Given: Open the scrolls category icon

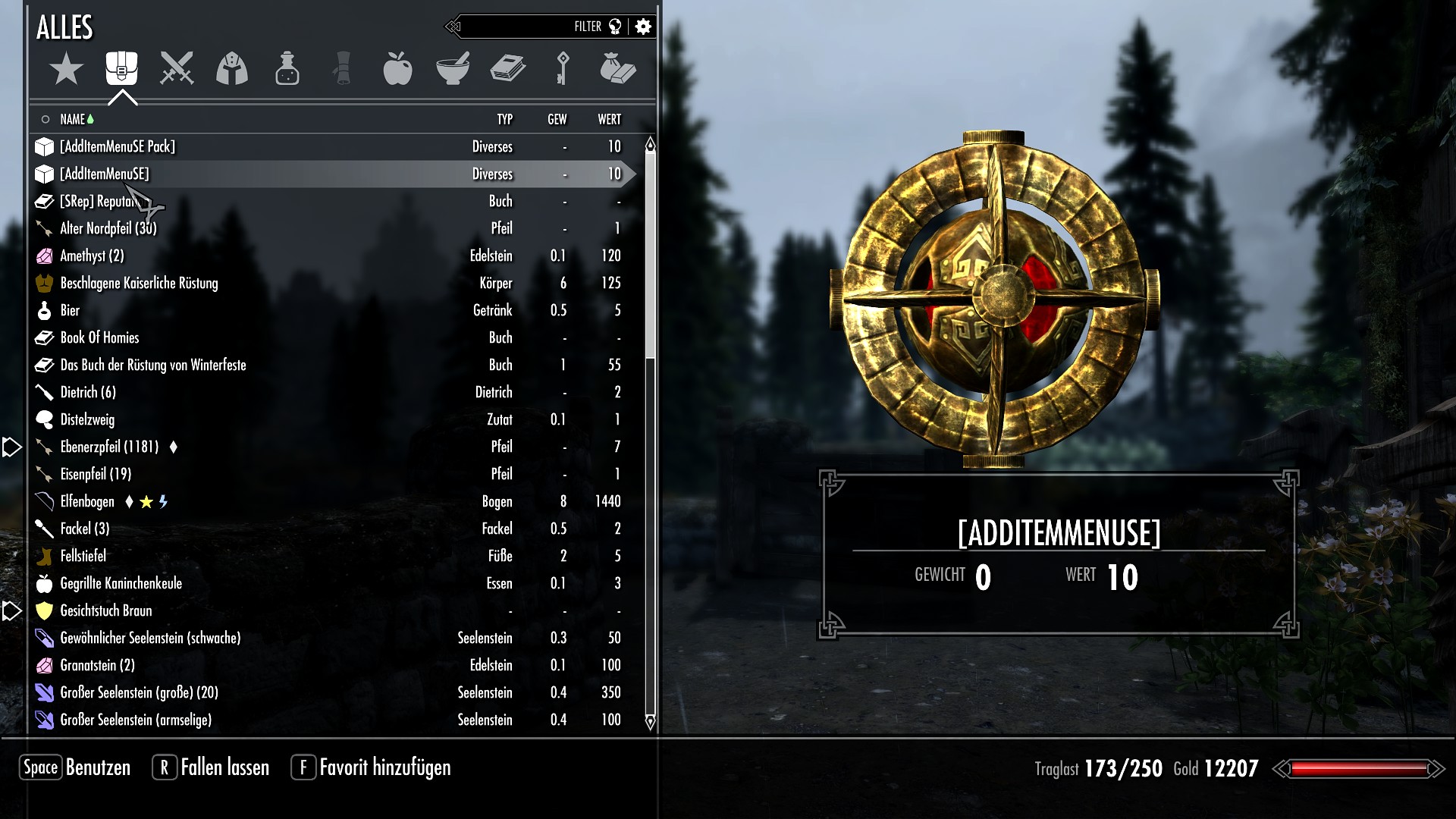Looking at the screenshot, I should tap(343, 69).
